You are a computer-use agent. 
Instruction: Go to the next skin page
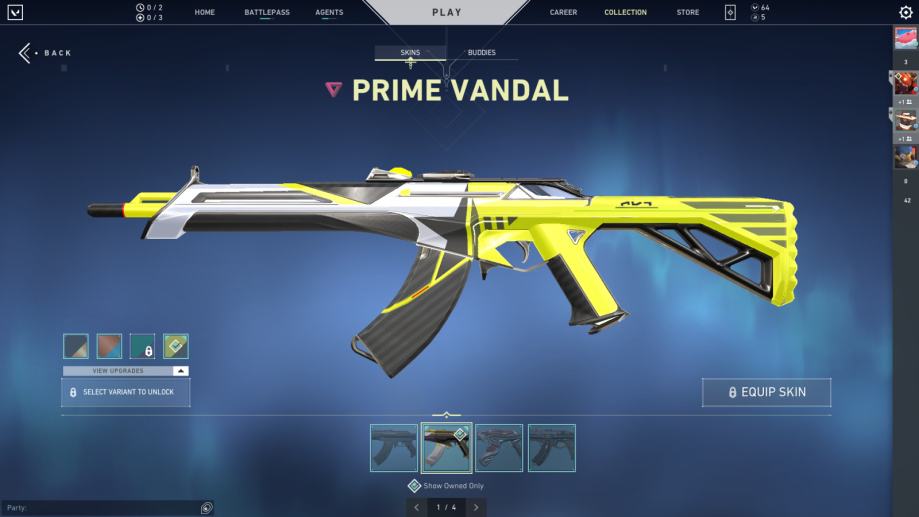click(475, 508)
